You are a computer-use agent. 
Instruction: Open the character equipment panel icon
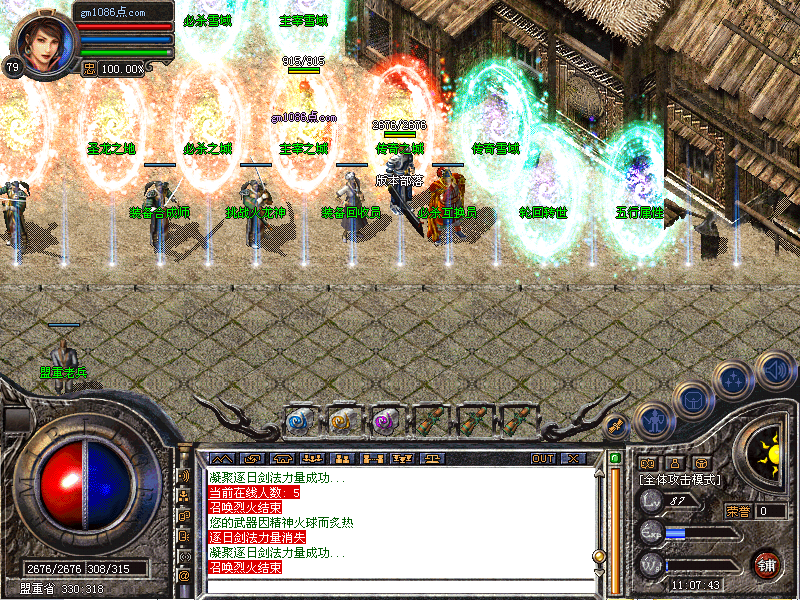point(654,421)
